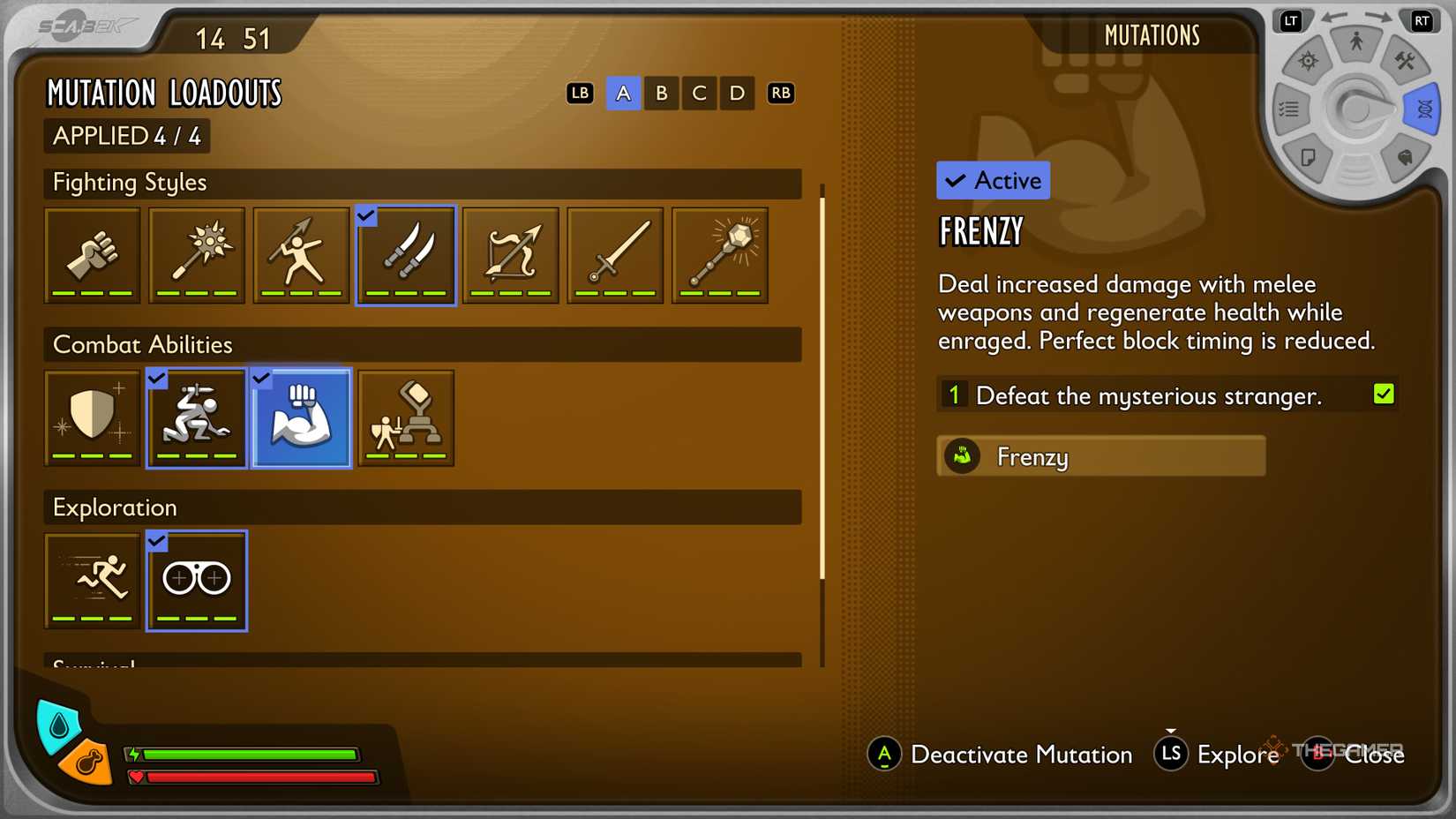Select the fist fighting style mutation

click(x=92, y=255)
